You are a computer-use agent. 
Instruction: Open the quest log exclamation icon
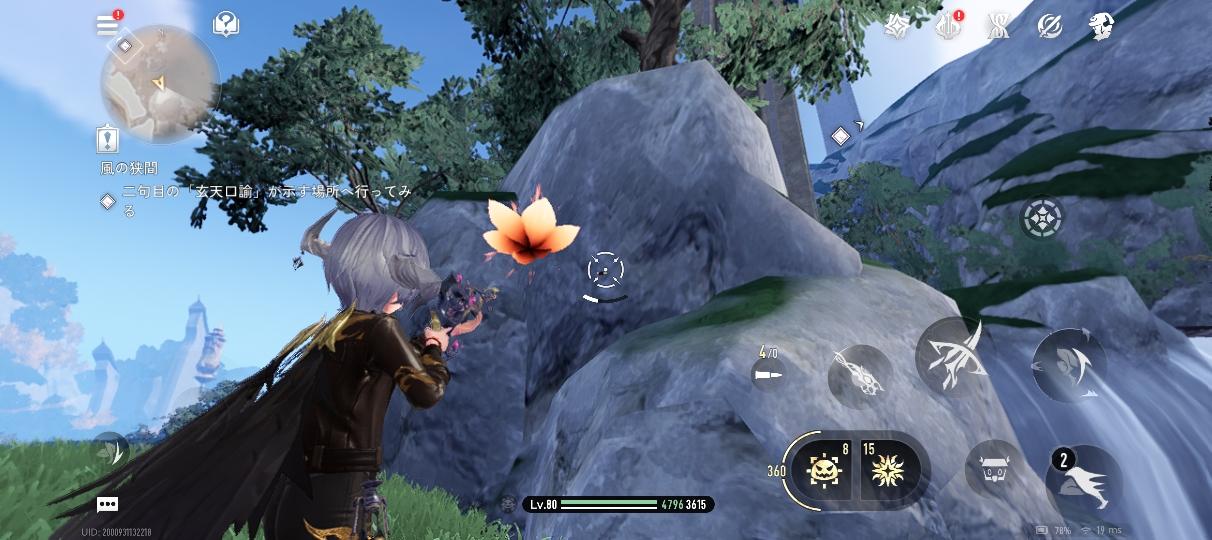tap(109, 139)
